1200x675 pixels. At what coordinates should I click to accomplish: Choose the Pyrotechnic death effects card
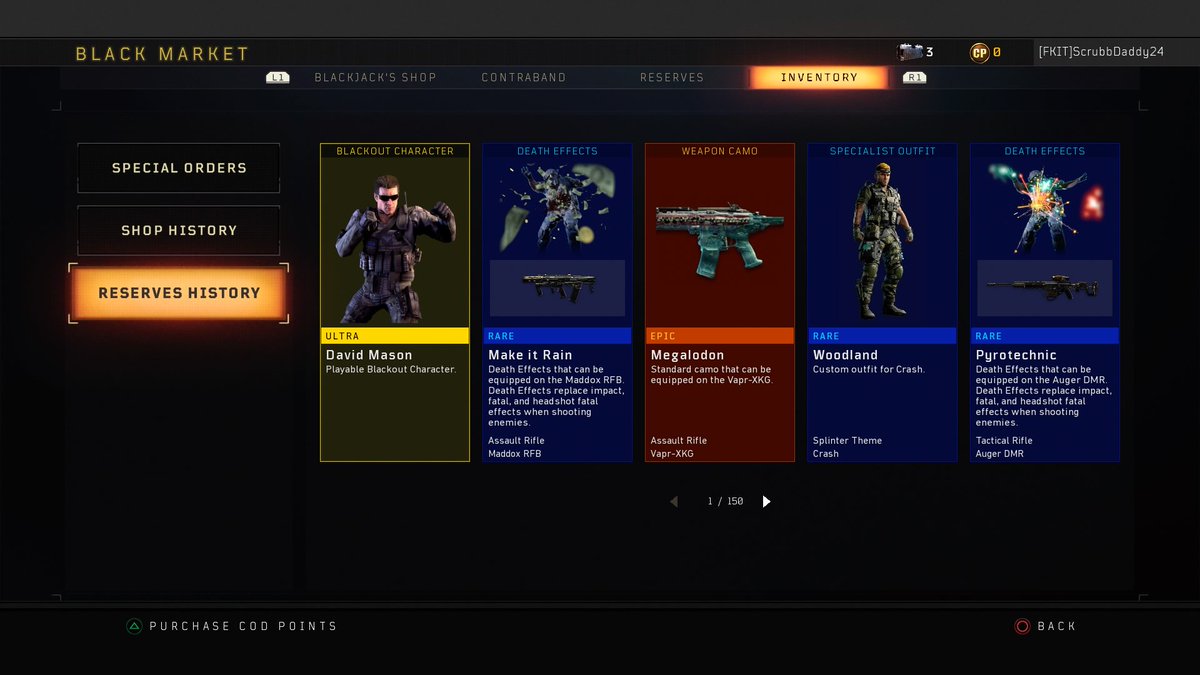click(1045, 302)
